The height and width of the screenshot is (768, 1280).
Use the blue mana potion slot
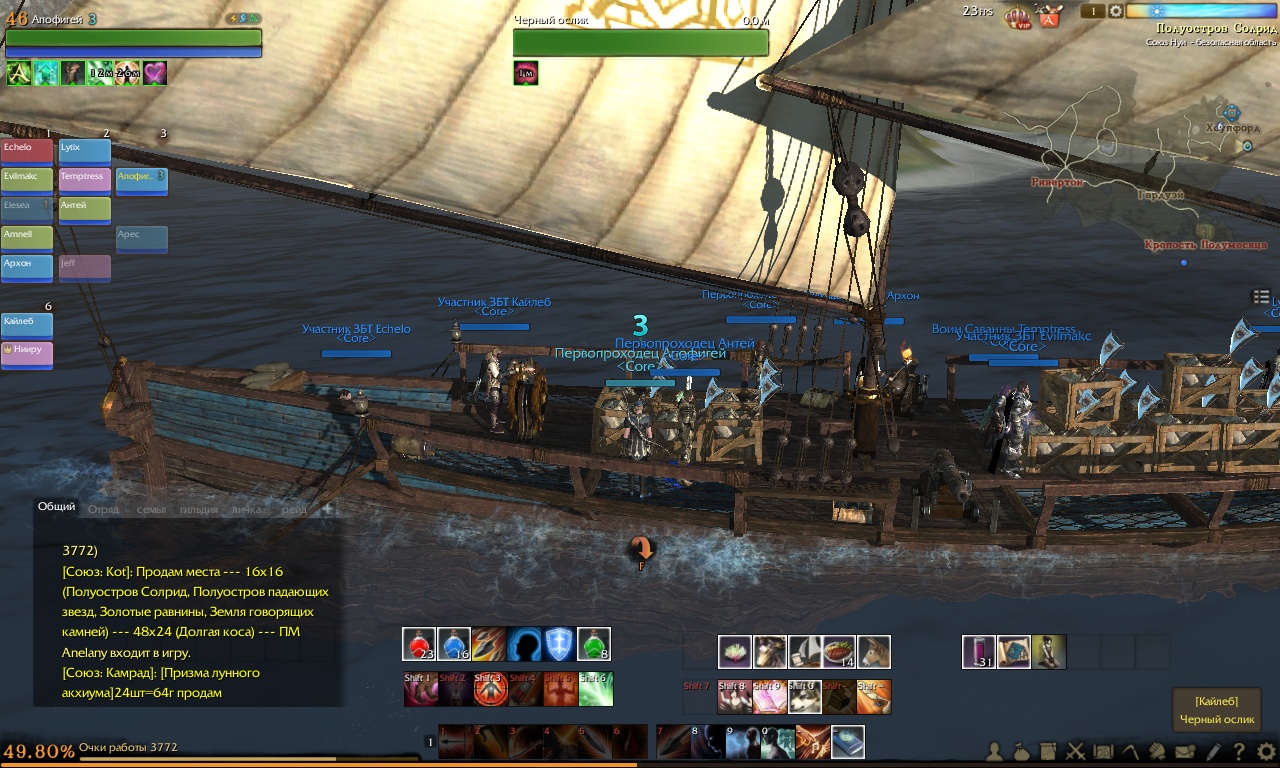coord(454,644)
